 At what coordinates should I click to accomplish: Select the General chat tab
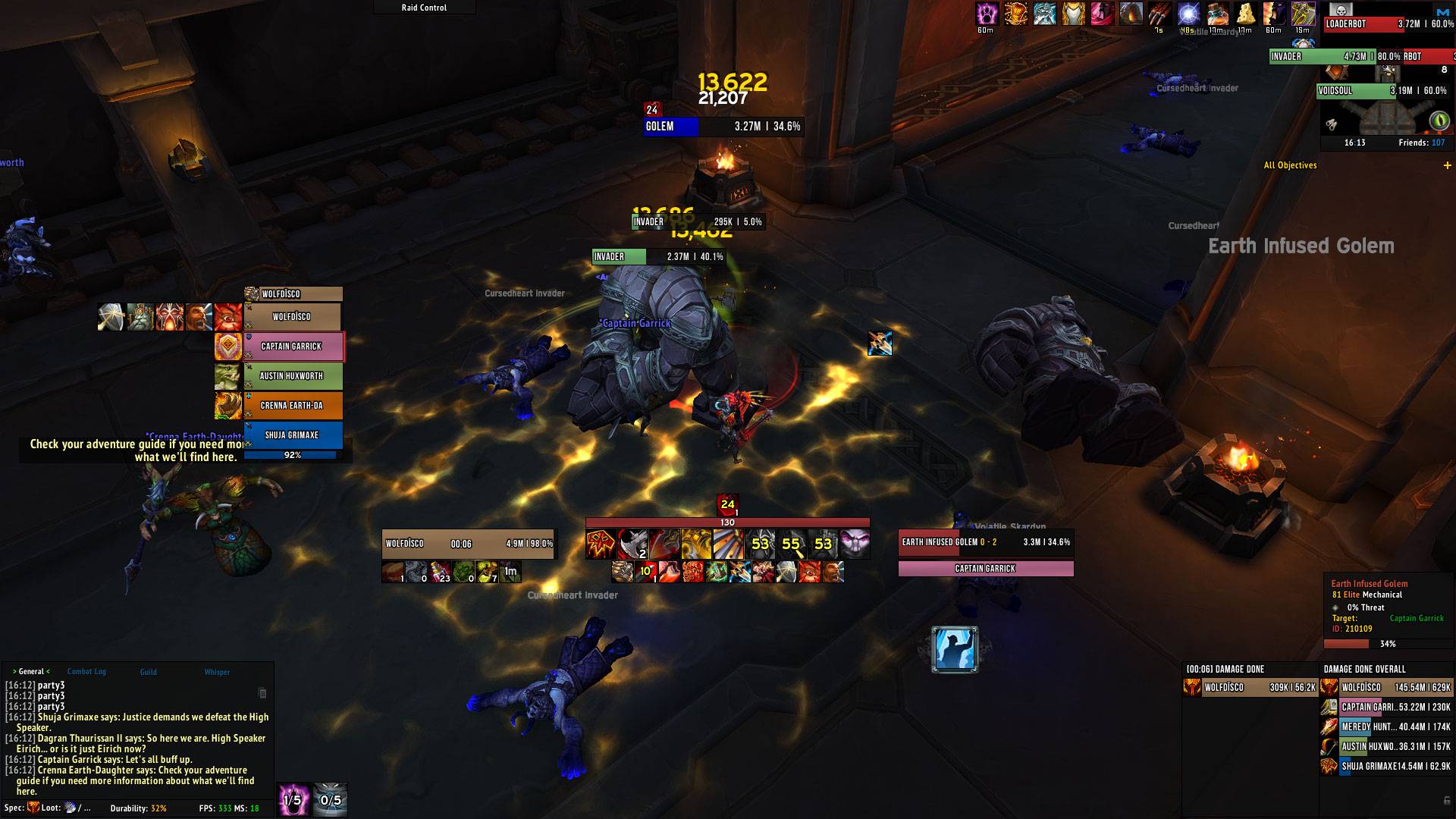tap(31, 672)
